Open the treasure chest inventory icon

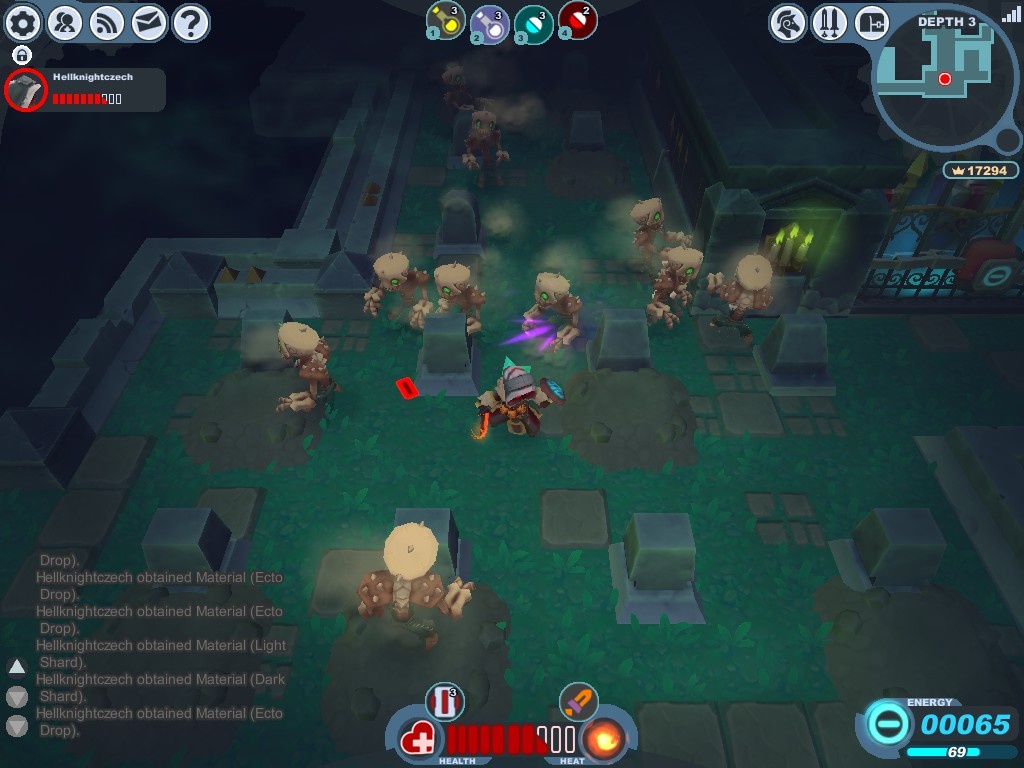click(x=872, y=22)
